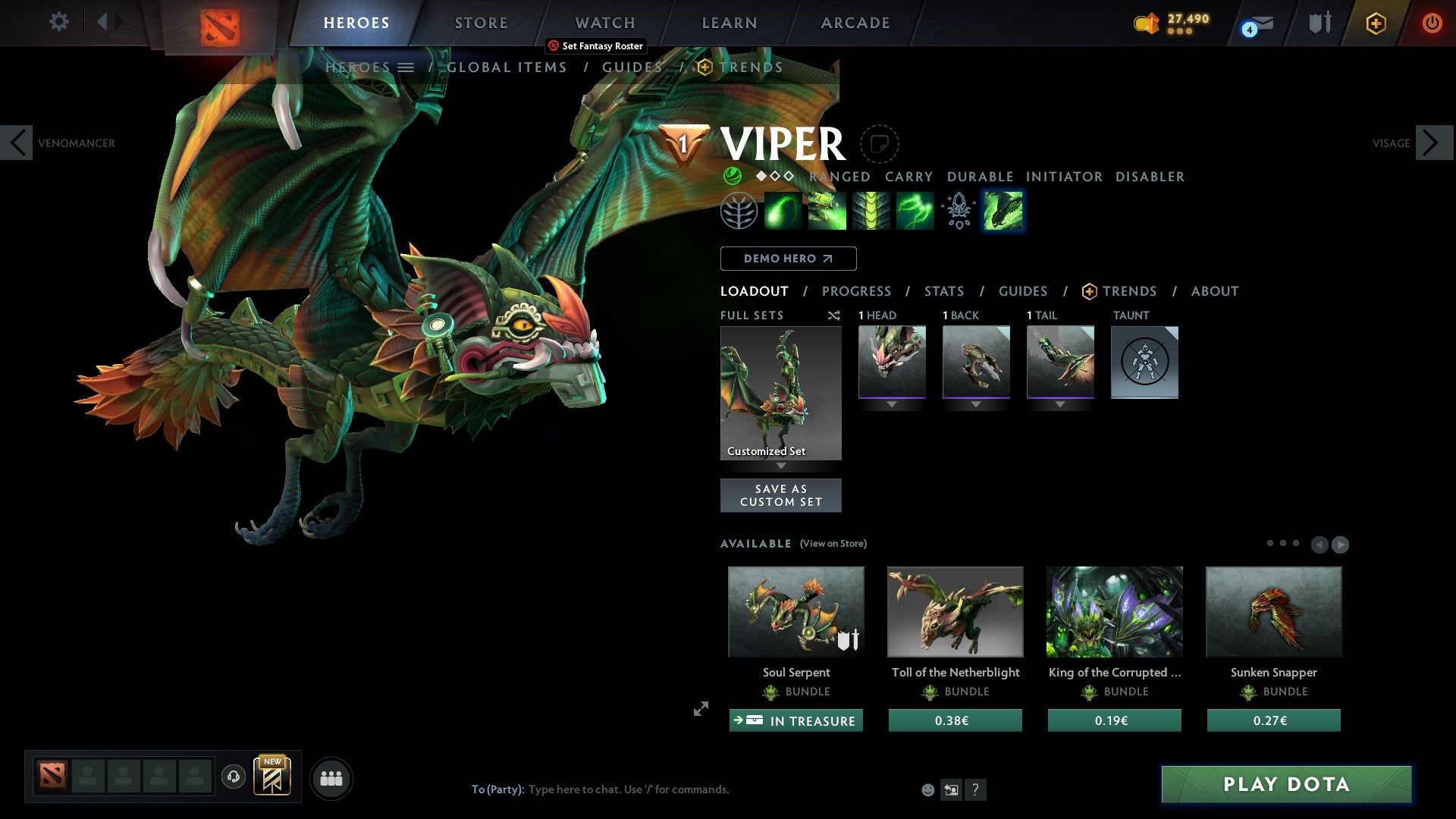Viewport: 1456px width, 819px height.
Task: Click the SAVE AS CUSTOM SET button
Action: [781, 494]
